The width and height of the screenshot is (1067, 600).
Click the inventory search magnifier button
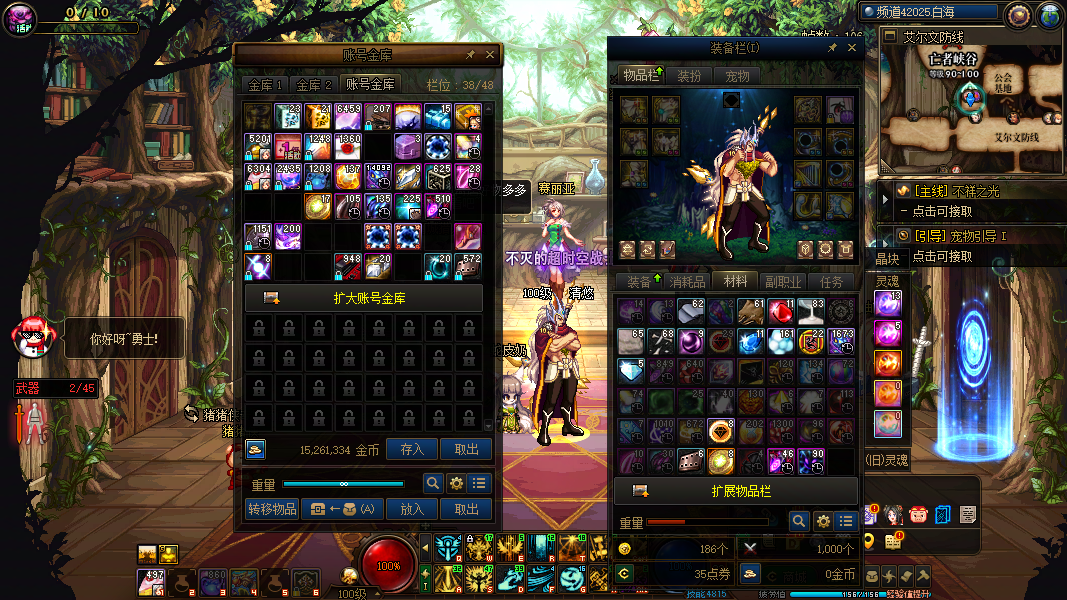[798, 521]
